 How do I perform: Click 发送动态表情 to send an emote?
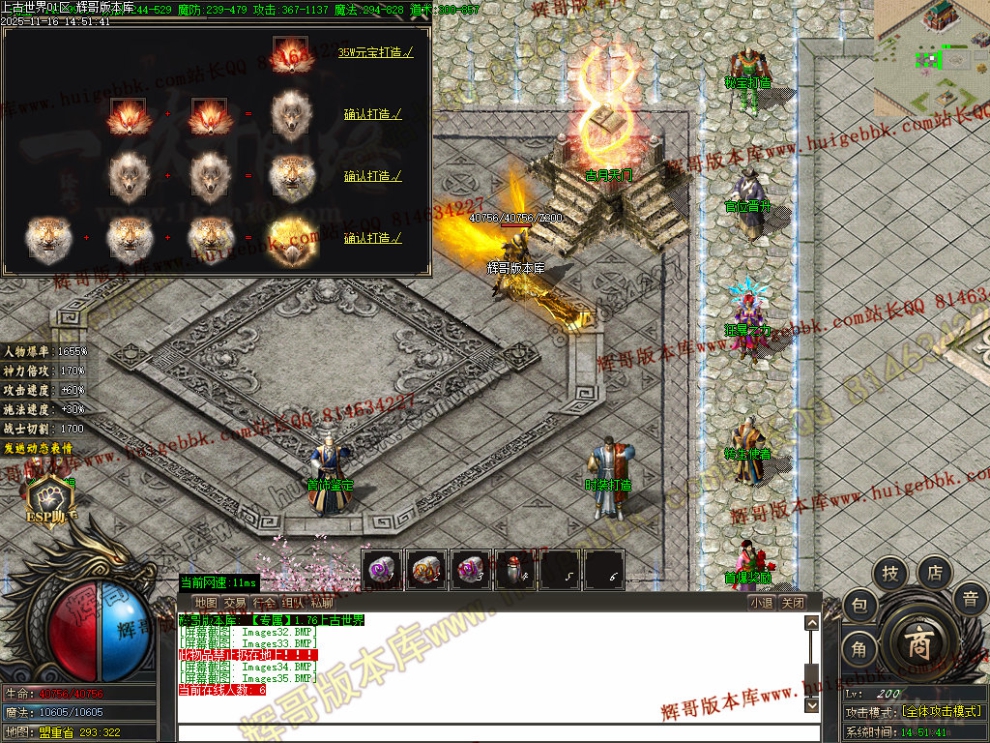point(38,448)
